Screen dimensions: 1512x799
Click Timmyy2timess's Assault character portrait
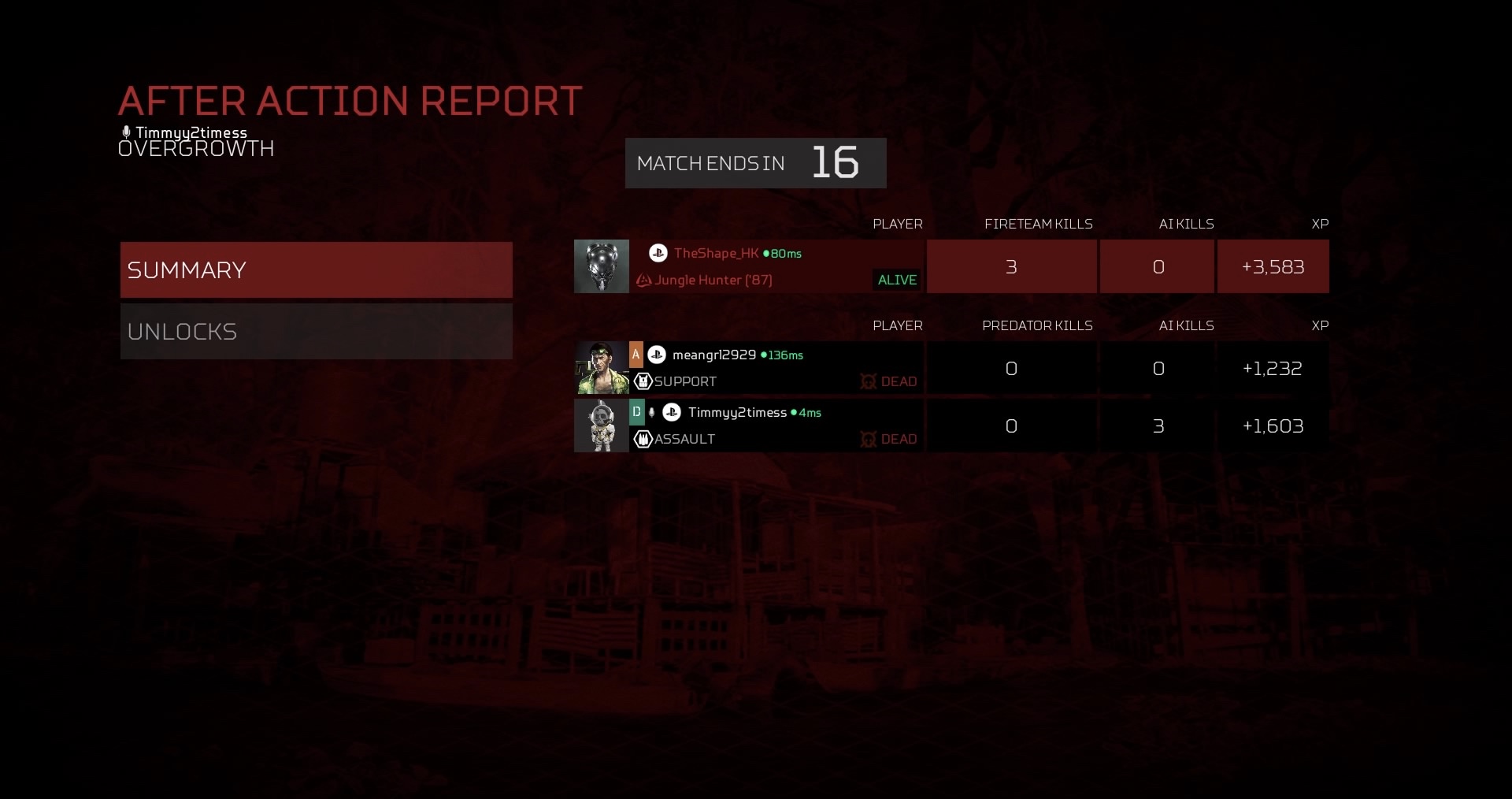point(602,426)
